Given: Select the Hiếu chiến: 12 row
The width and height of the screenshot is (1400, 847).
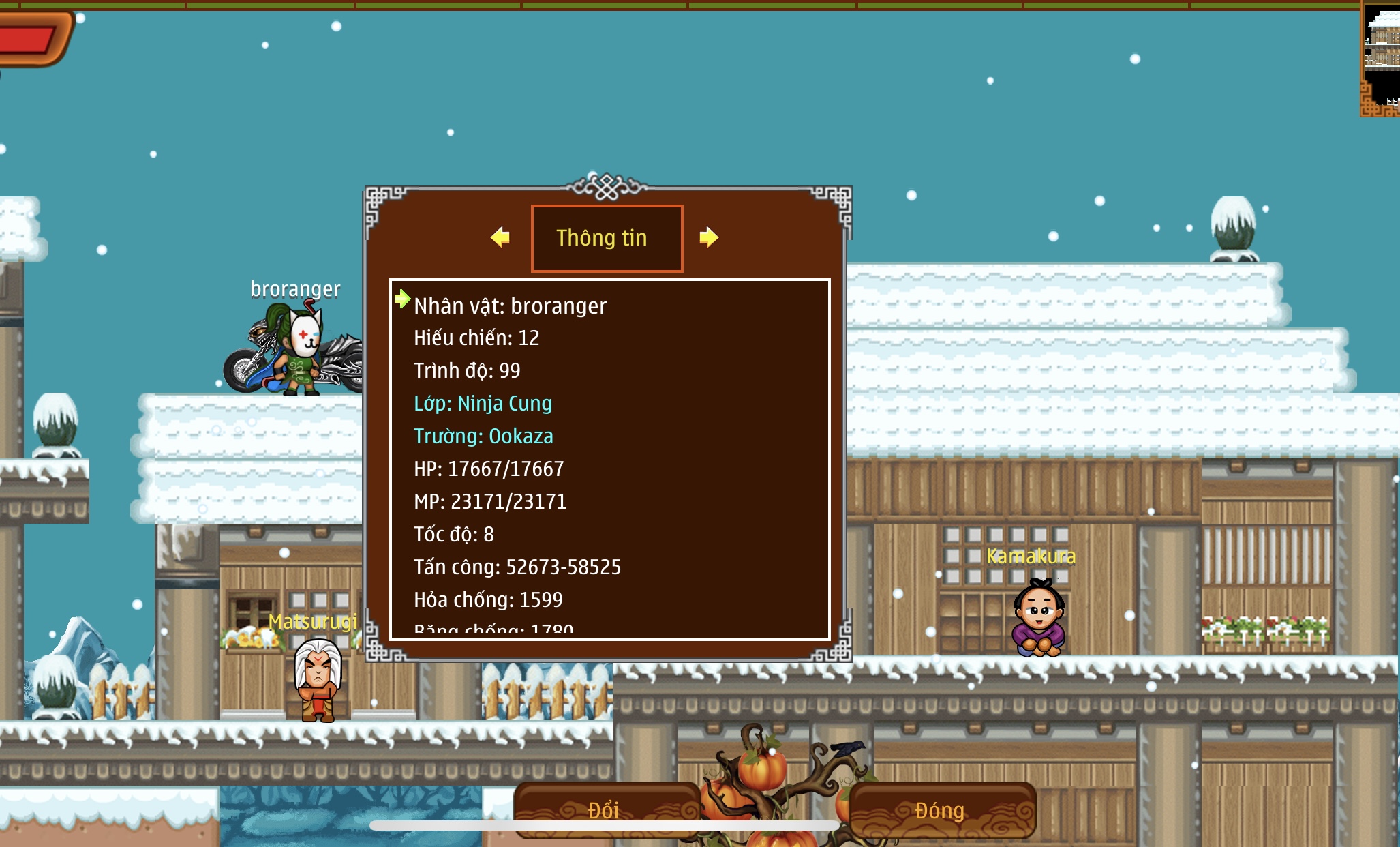Looking at the screenshot, I should (476, 338).
